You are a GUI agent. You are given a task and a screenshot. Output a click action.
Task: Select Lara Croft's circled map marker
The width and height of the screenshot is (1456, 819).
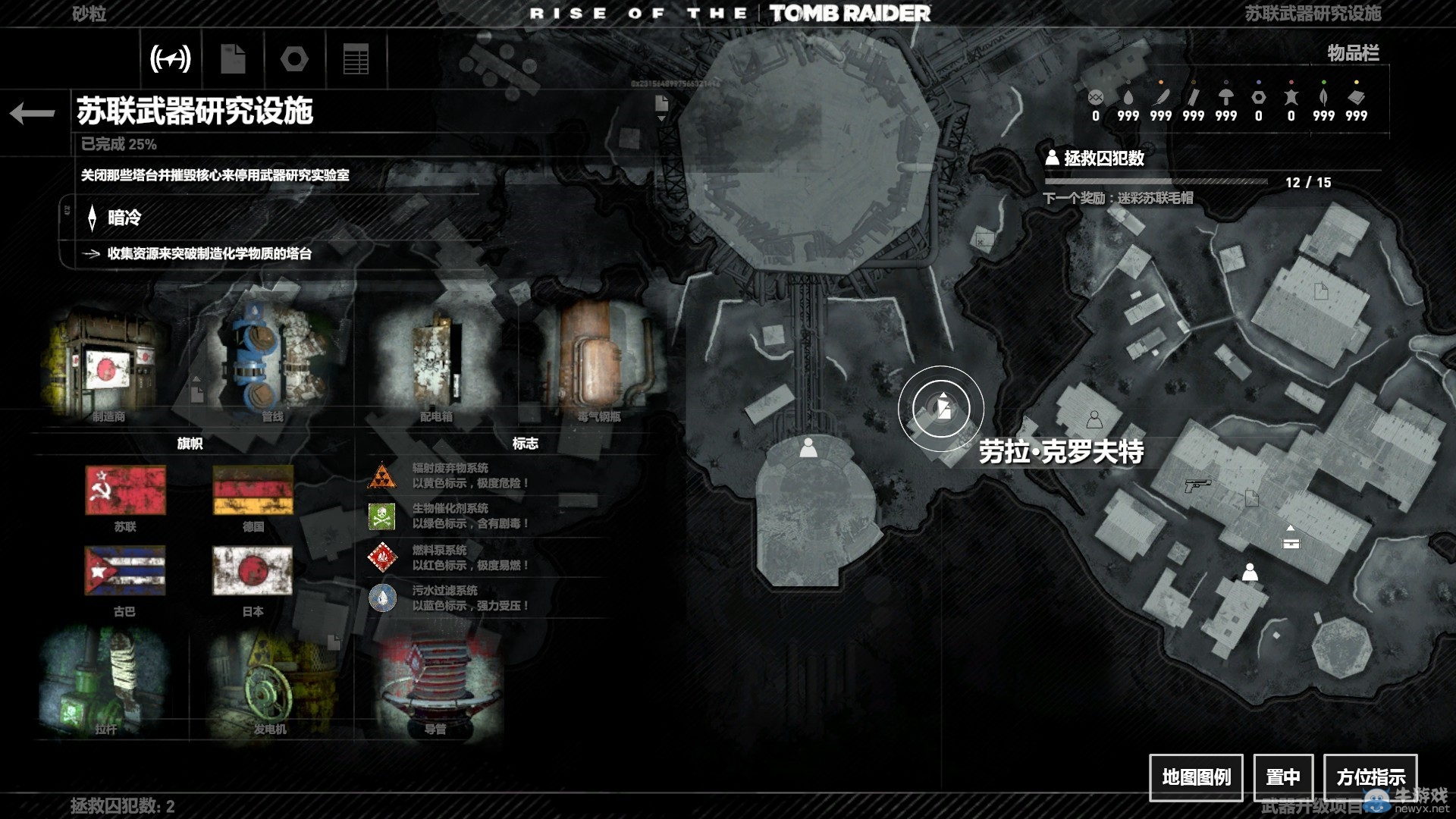pos(941,409)
